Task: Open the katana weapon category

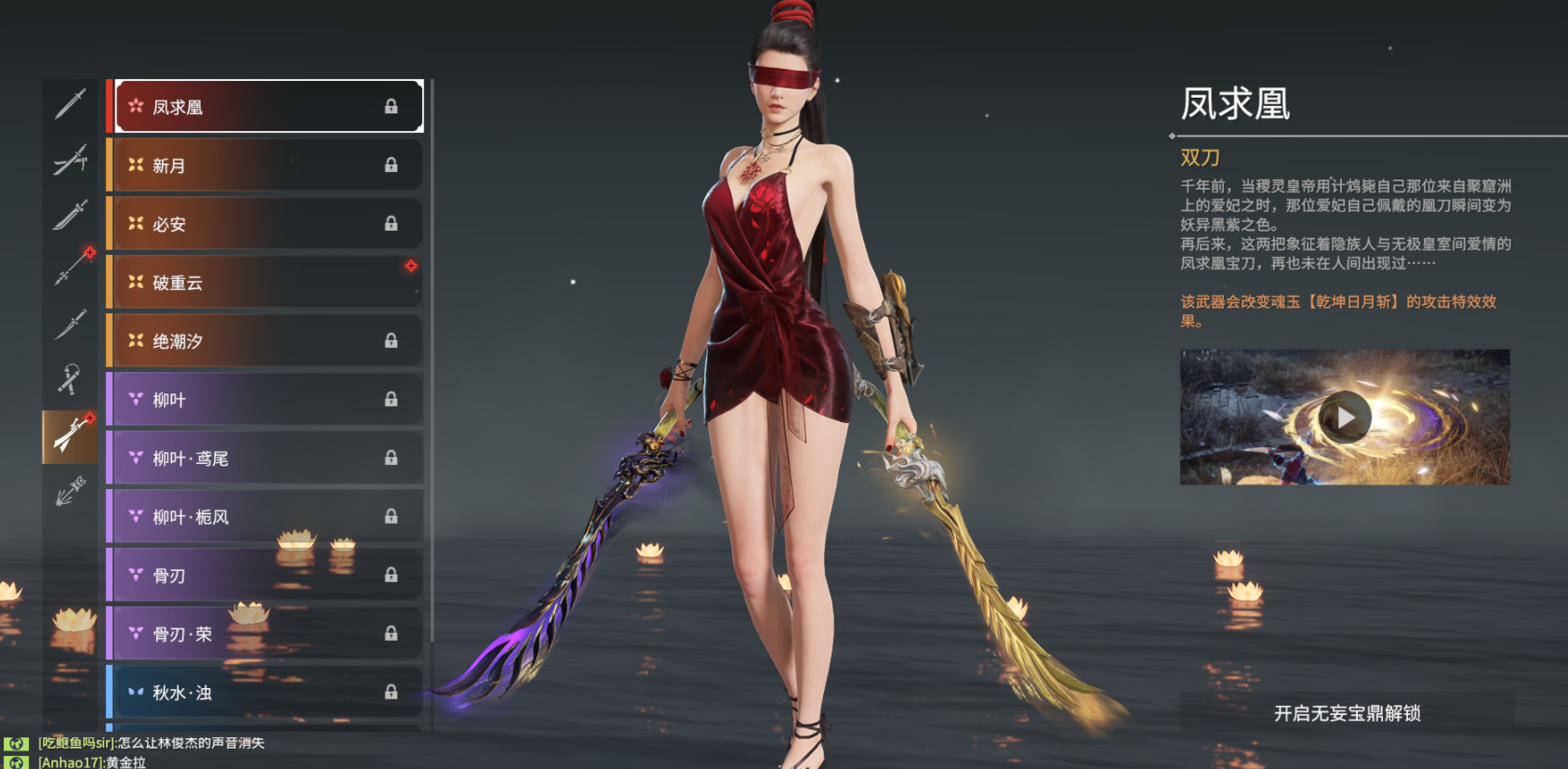Action: pyautogui.click(x=70, y=160)
